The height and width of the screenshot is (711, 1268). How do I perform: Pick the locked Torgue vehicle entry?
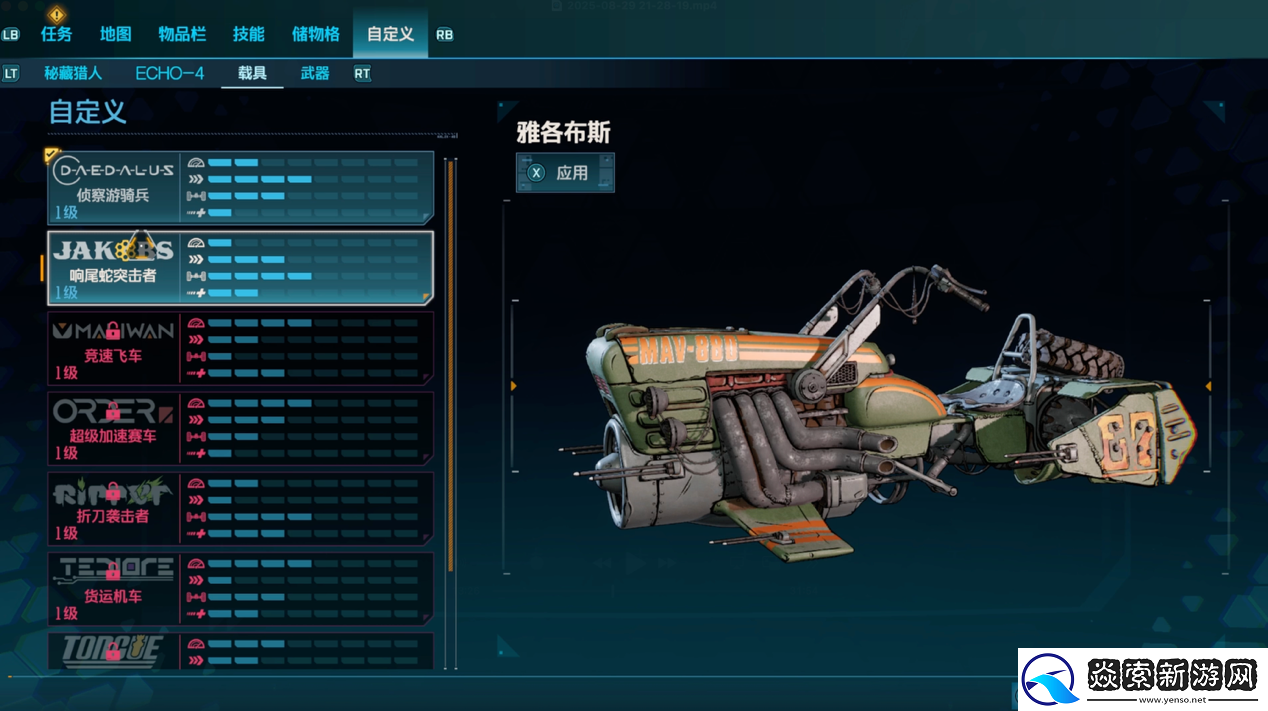click(x=240, y=651)
